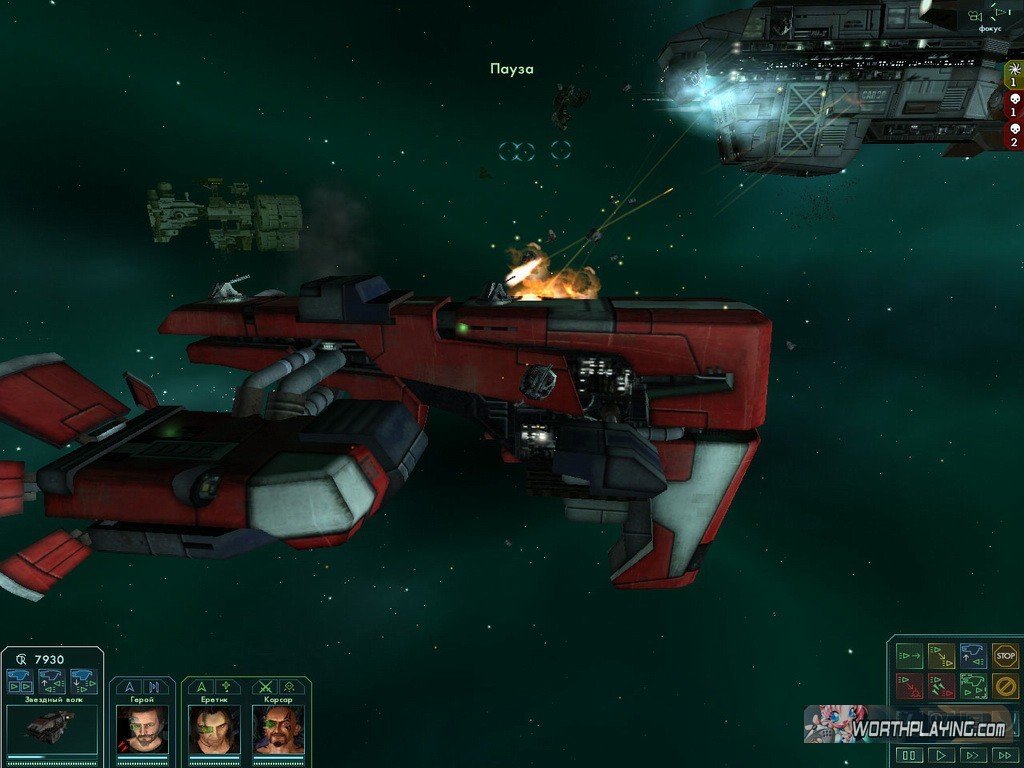
Task: Activate the red attack-target command
Action: (x=909, y=687)
